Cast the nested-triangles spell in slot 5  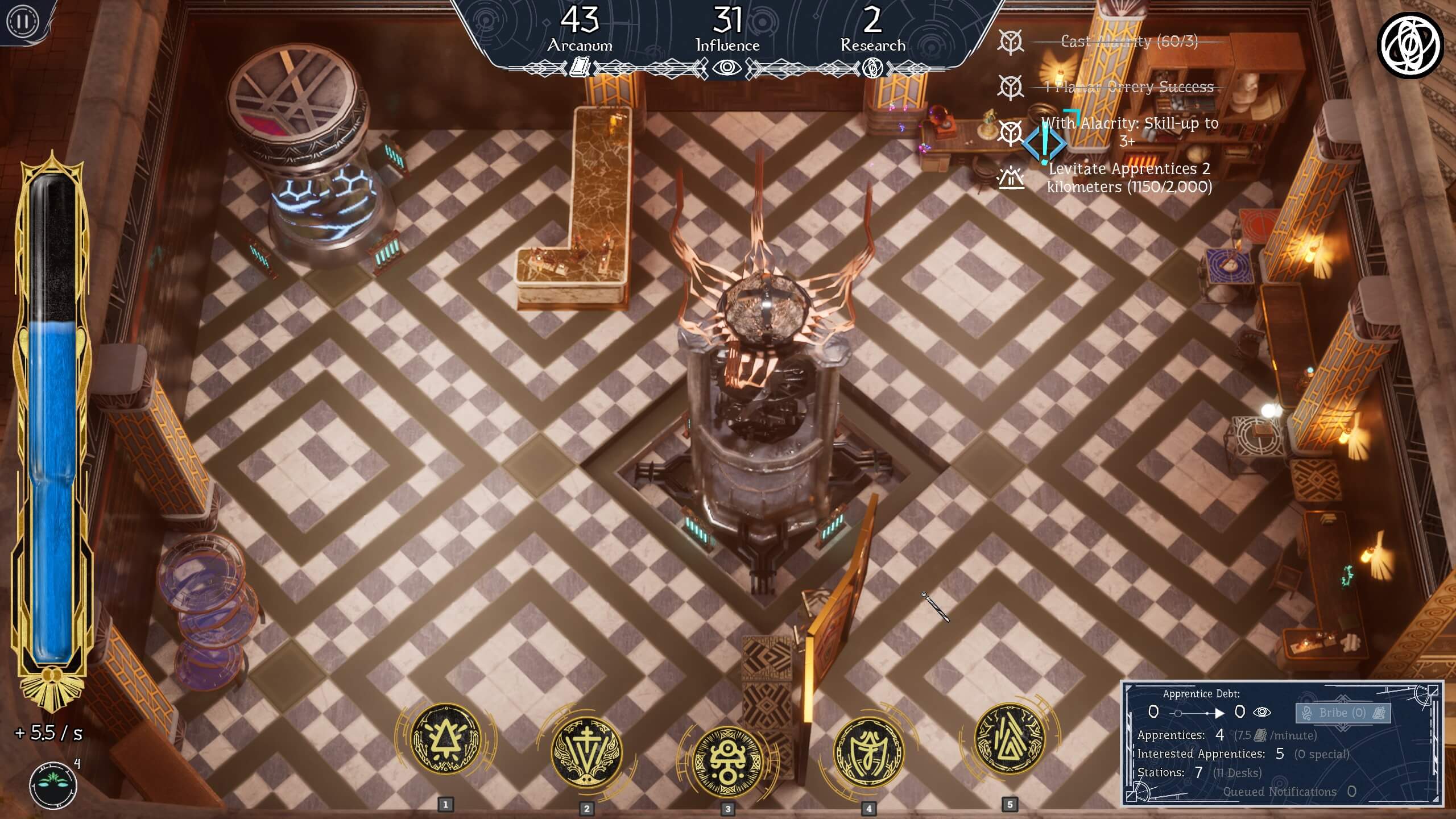click(1010, 739)
